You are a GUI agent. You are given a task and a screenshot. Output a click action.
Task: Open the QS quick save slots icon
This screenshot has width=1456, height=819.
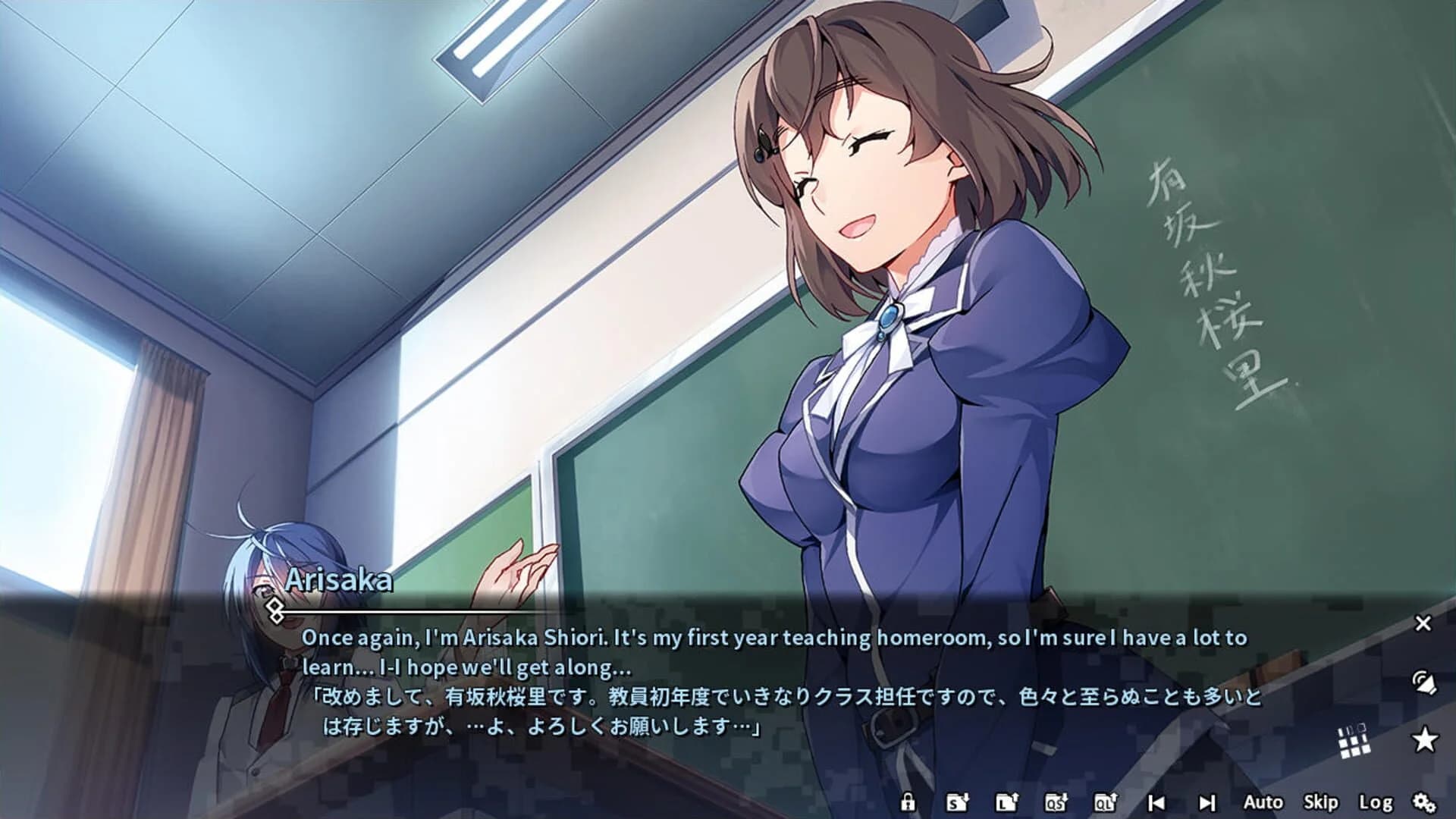1056,802
